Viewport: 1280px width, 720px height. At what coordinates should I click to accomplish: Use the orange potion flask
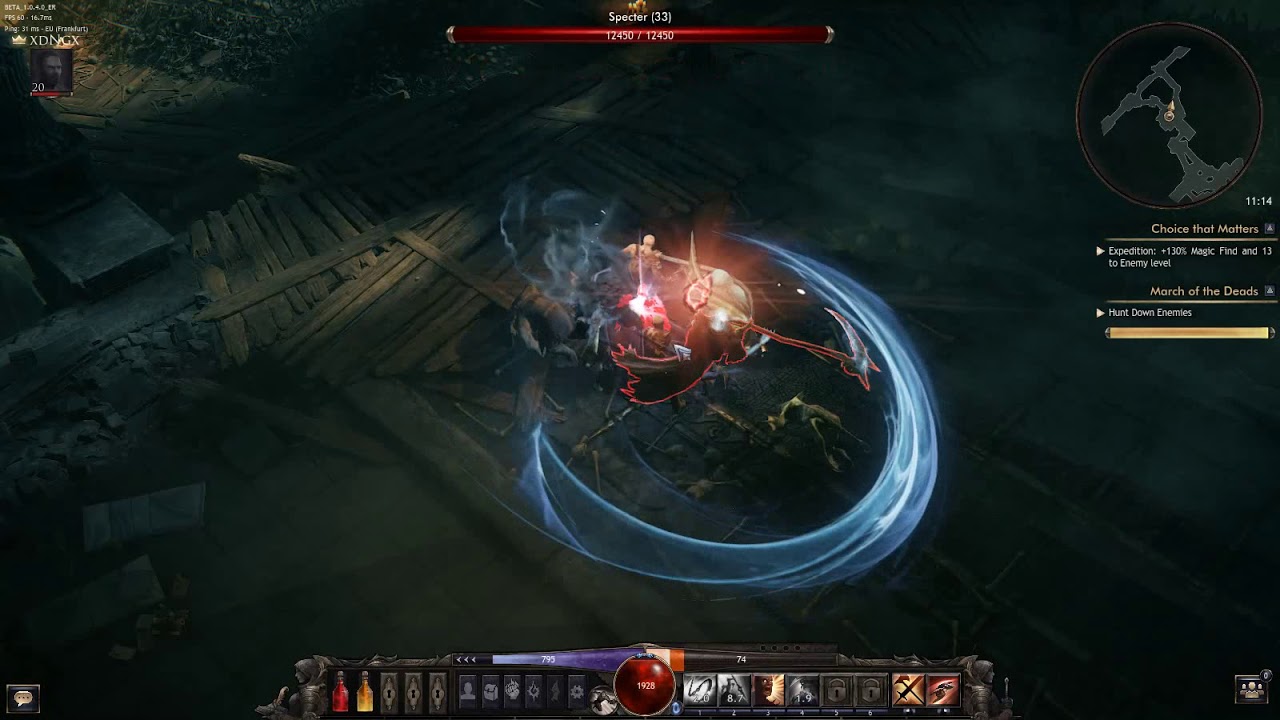[365, 691]
